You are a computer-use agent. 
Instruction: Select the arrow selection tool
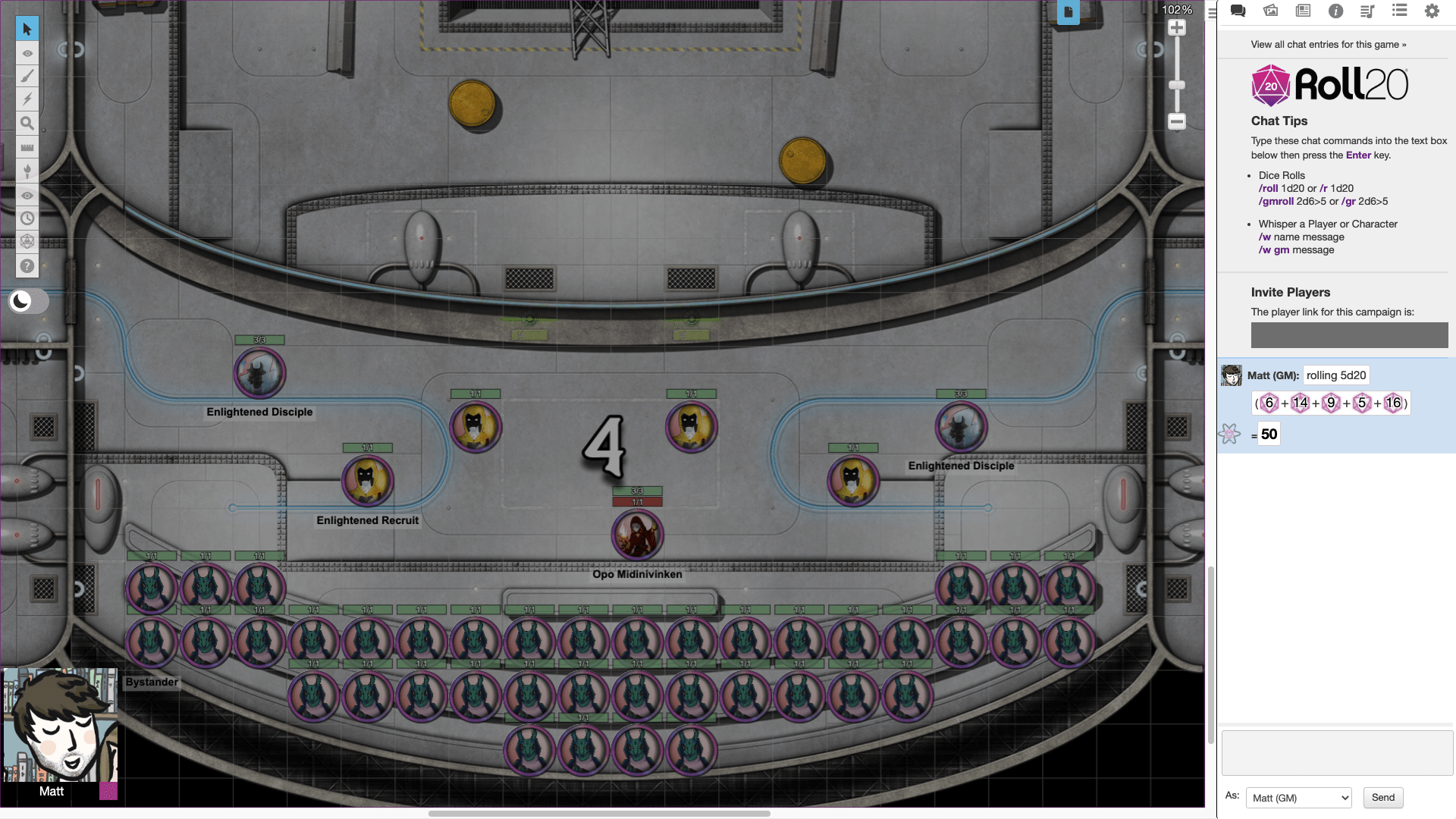pyautogui.click(x=27, y=28)
